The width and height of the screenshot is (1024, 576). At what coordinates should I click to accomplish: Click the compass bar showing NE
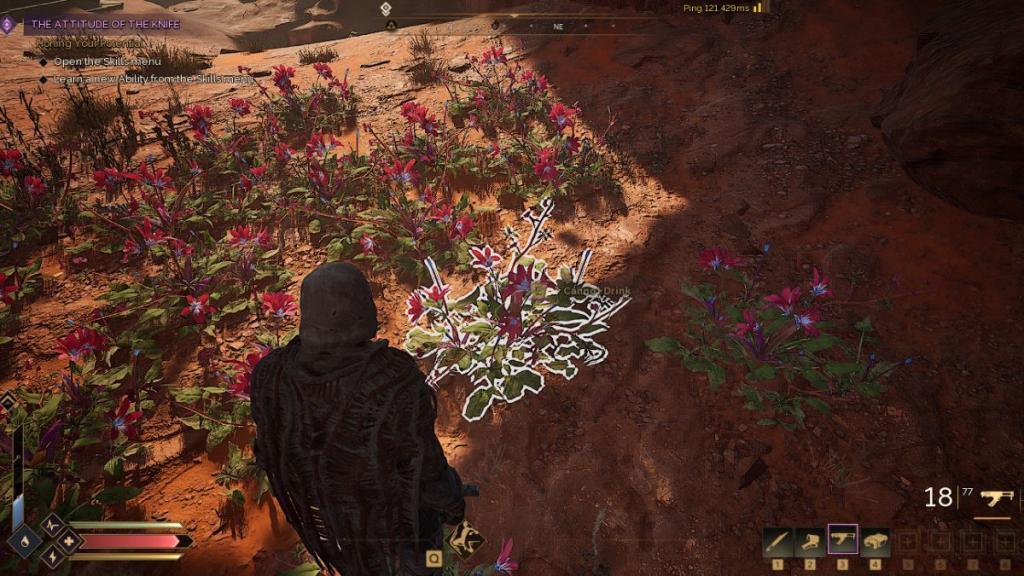pos(558,27)
